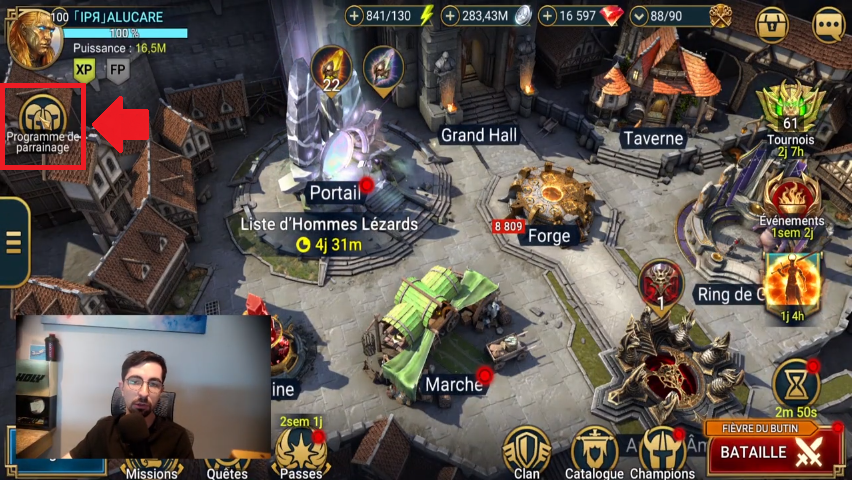The image size is (852, 480).
Task: Open the hourglass timer offer icon
Action: click(797, 385)
